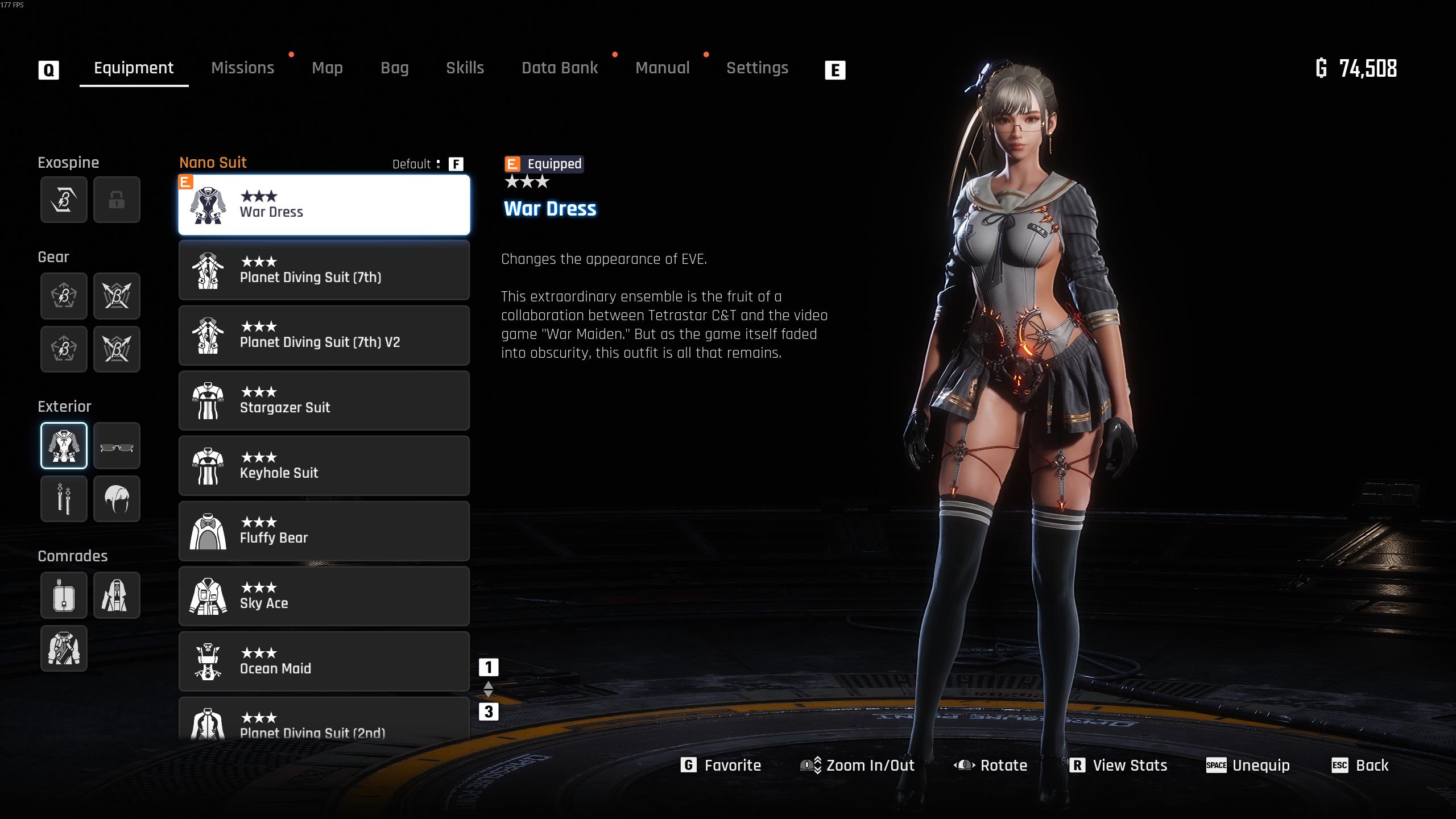Open the Data Bank tab
The width and height of the screenshot is (1456, 819).
[560, 68]
